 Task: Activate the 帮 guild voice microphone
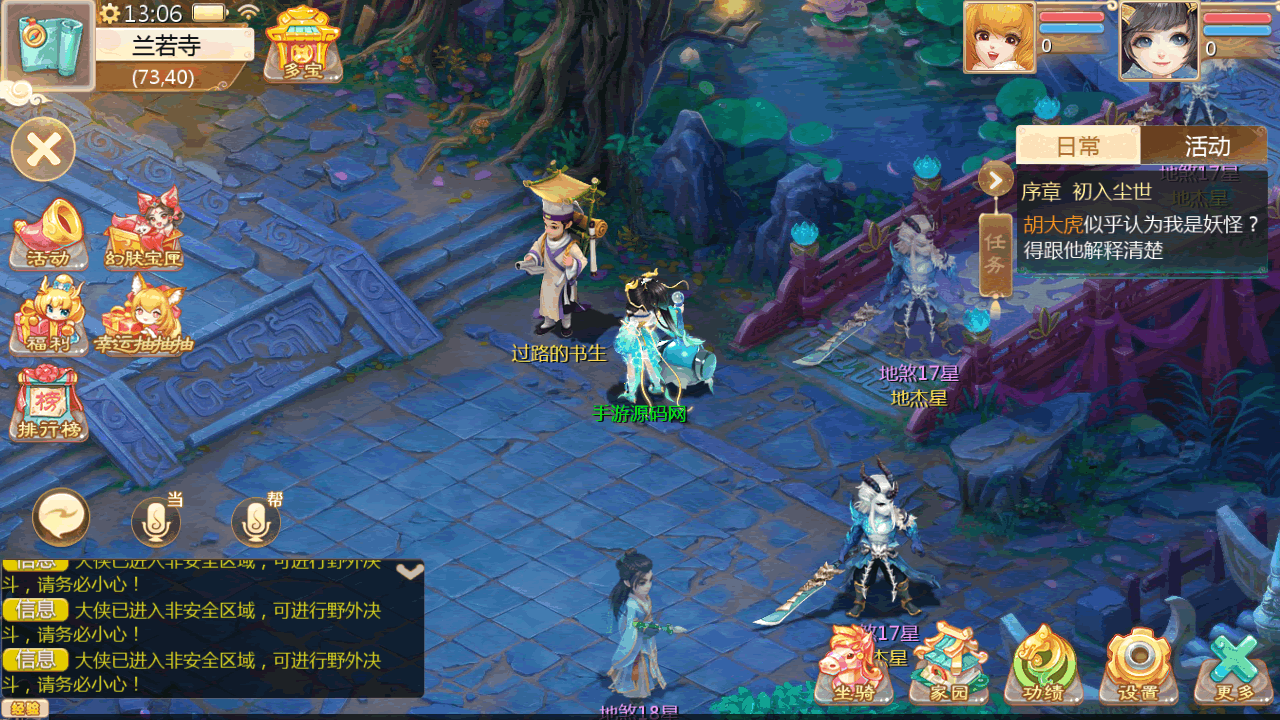[256, 520]
